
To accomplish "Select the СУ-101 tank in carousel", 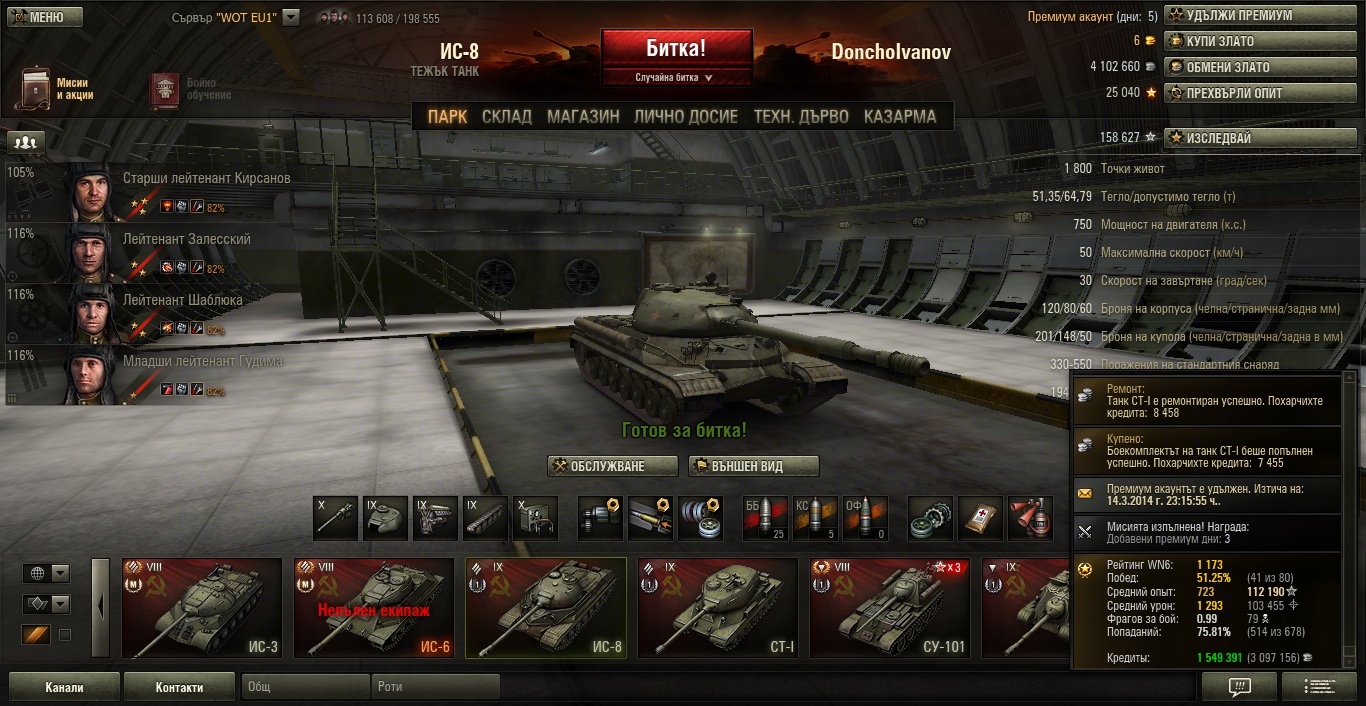I will point(889,608).
